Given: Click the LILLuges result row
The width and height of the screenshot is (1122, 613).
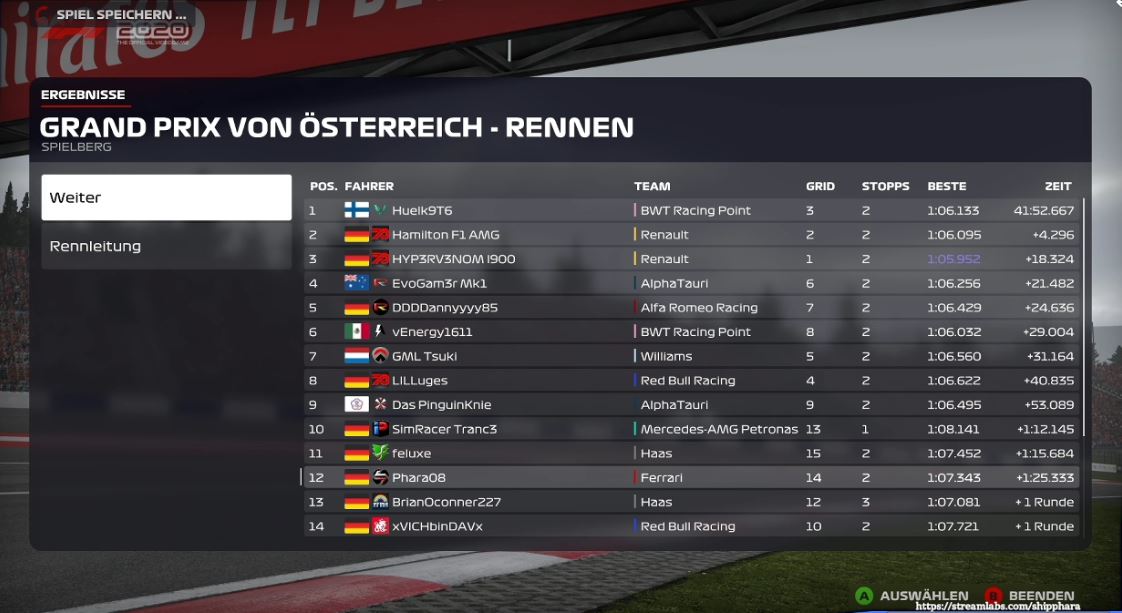Looking at the screenshot, I should pyautogui.click(x=690, y=381).
